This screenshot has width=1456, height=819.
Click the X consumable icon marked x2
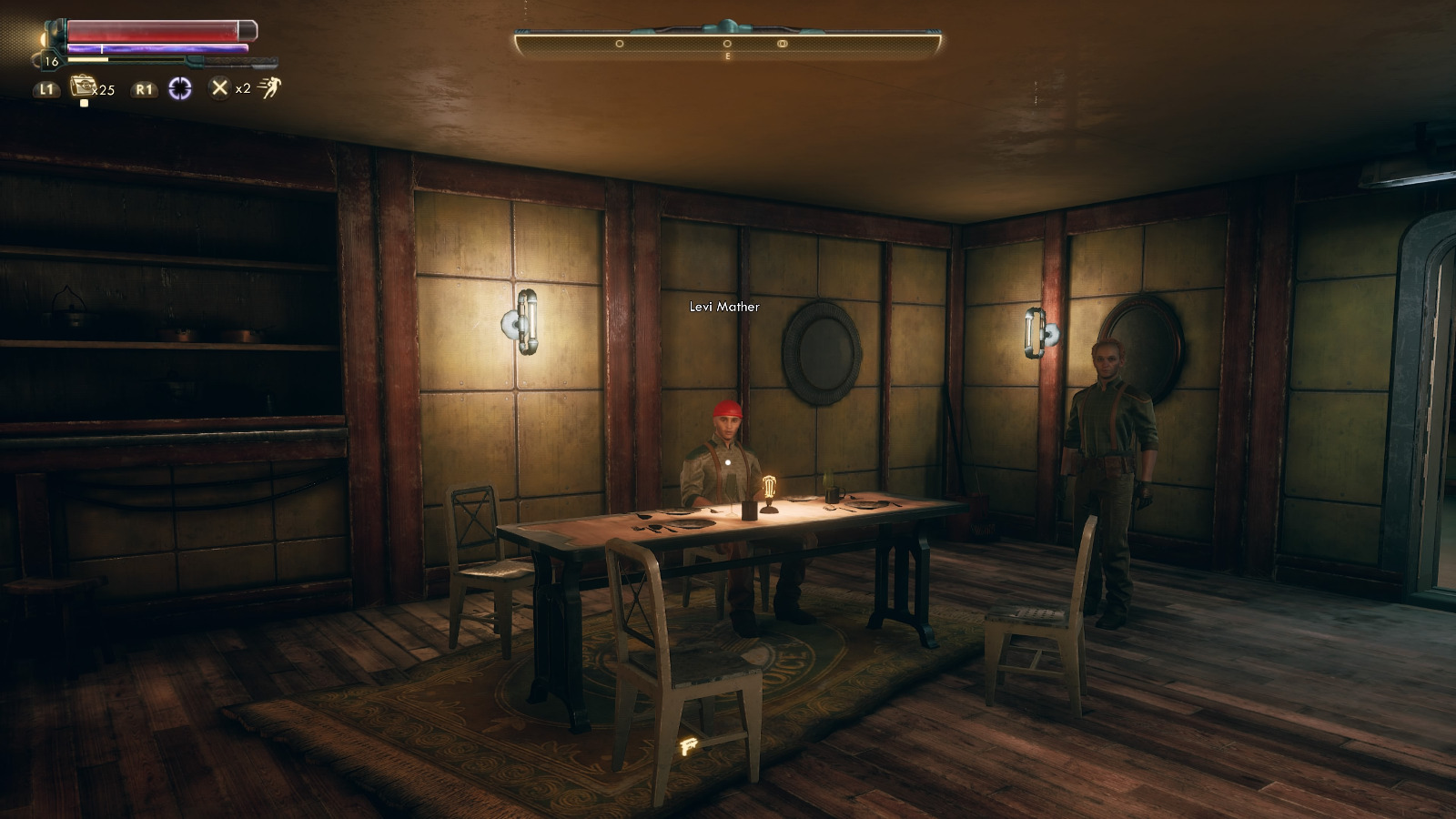221,87
